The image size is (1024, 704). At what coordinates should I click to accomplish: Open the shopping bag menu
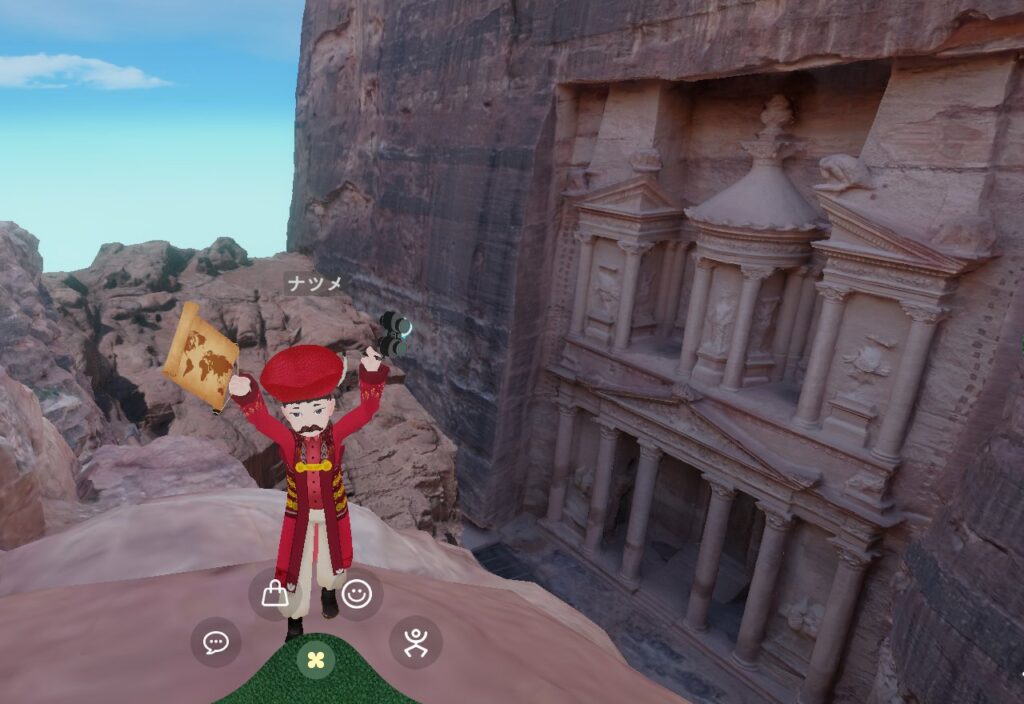274,594
